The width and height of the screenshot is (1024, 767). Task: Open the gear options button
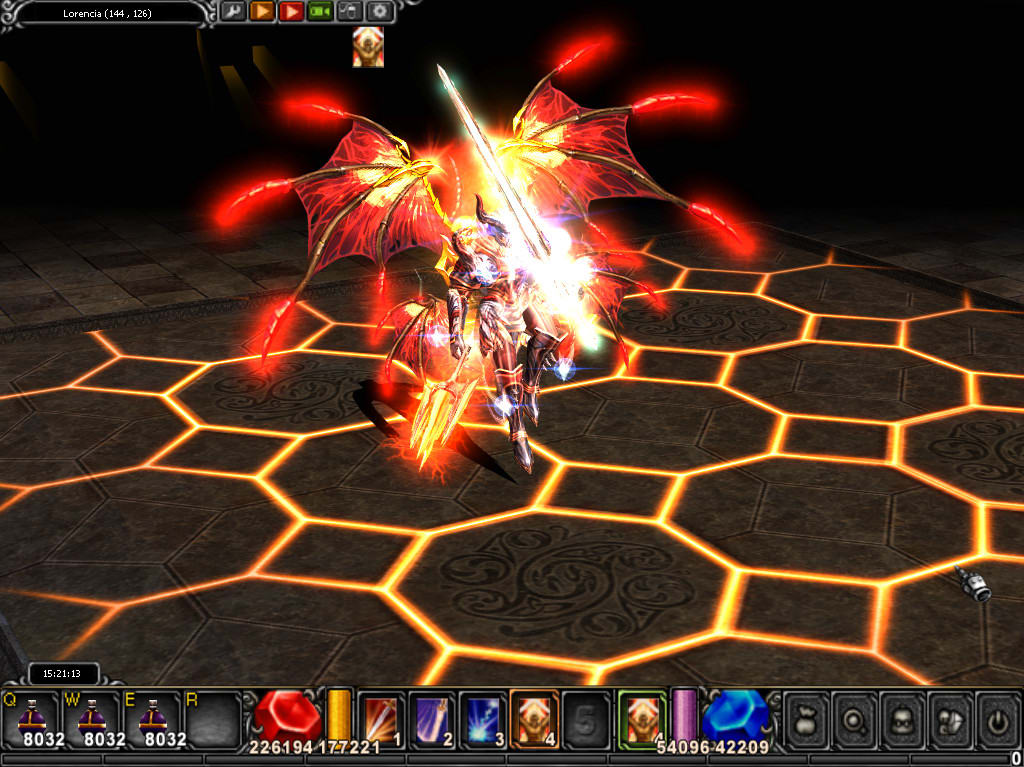click(380, 12)
